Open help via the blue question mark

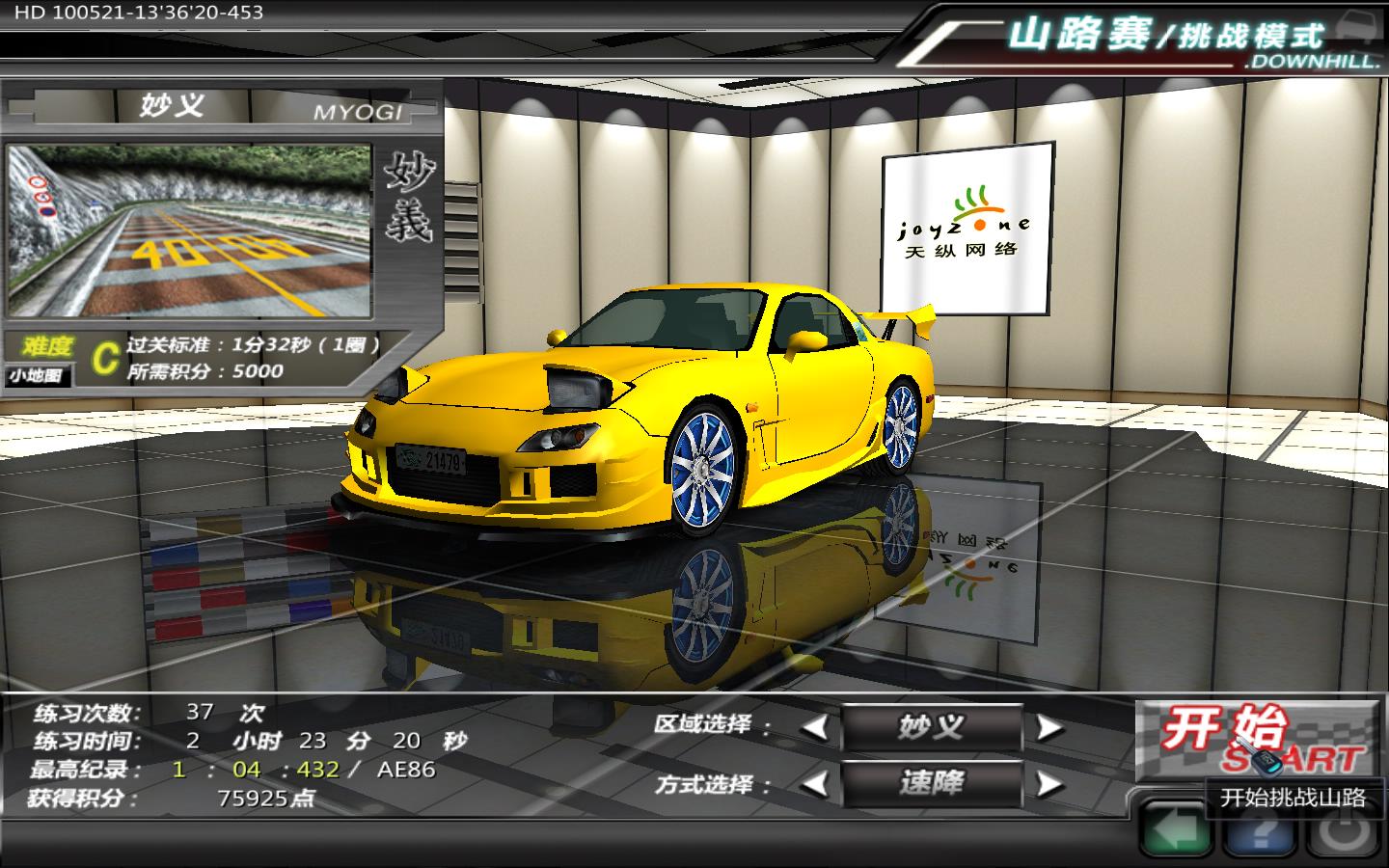[1259, 832]
